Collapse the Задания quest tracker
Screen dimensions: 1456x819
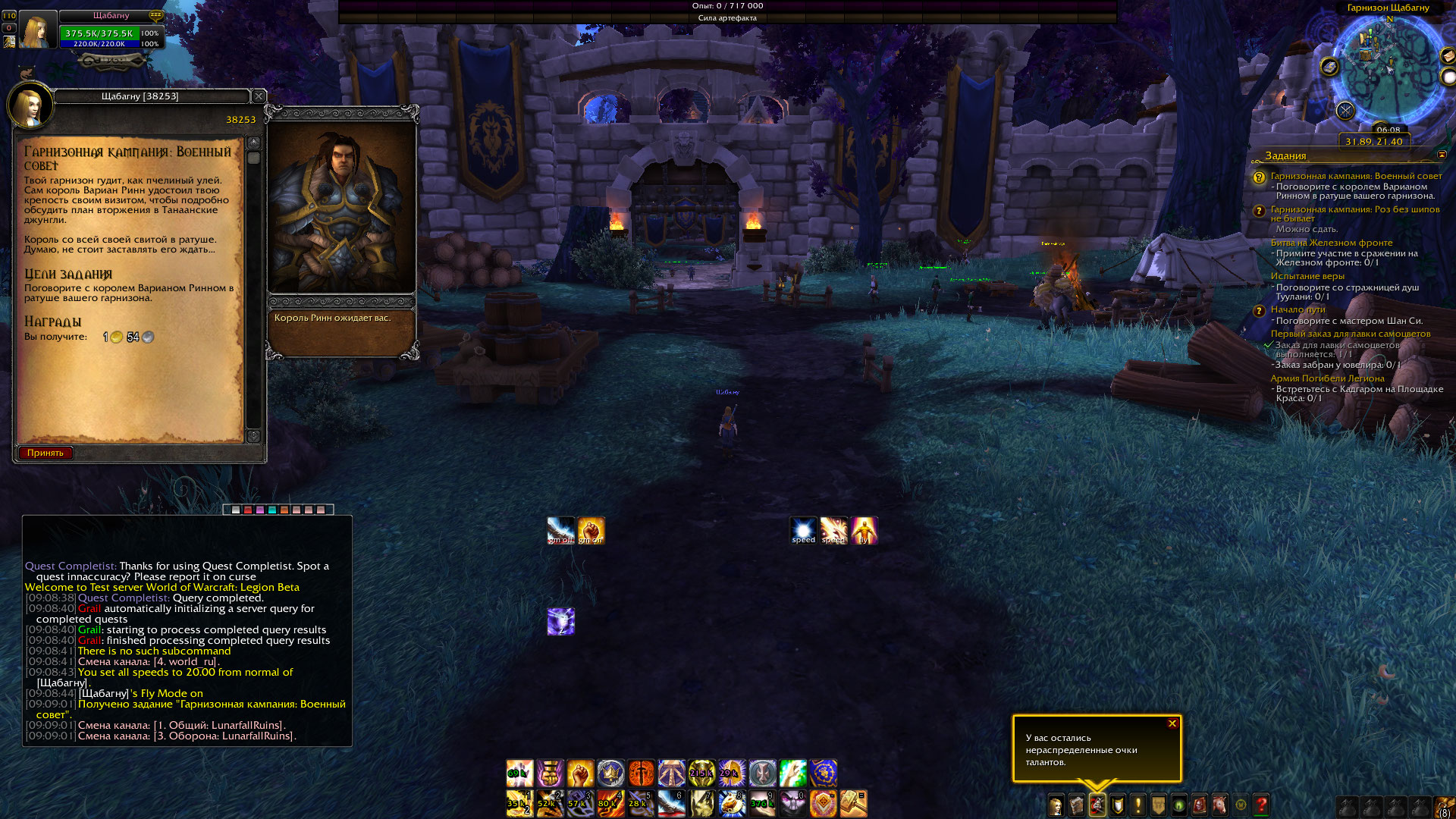point(1442,155)
